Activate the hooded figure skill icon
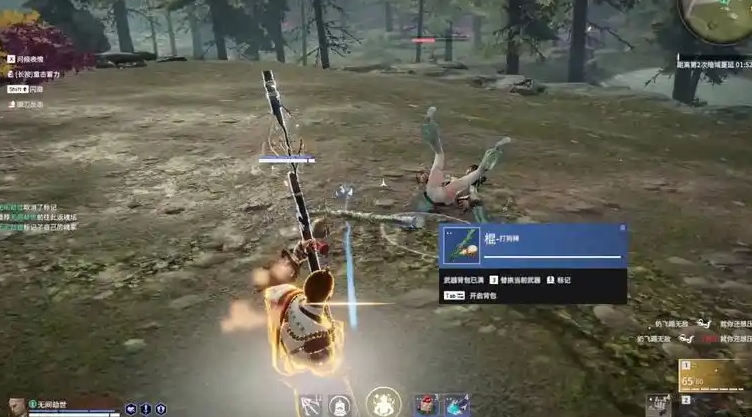The image size is (752, 417). coord(339,406)
